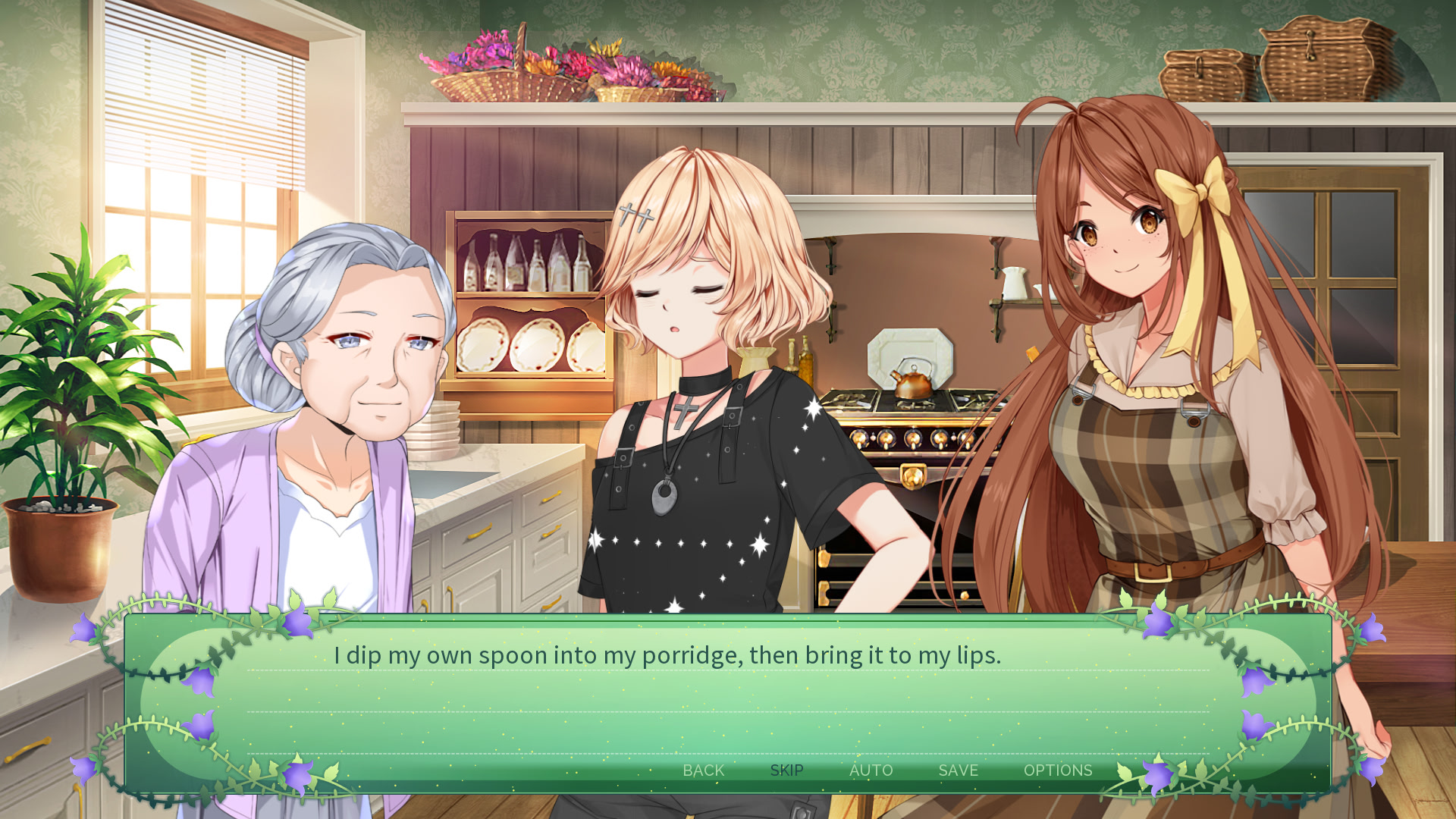Open the OPTIONS menu
1456x819 pixels.
point(1058,770)
